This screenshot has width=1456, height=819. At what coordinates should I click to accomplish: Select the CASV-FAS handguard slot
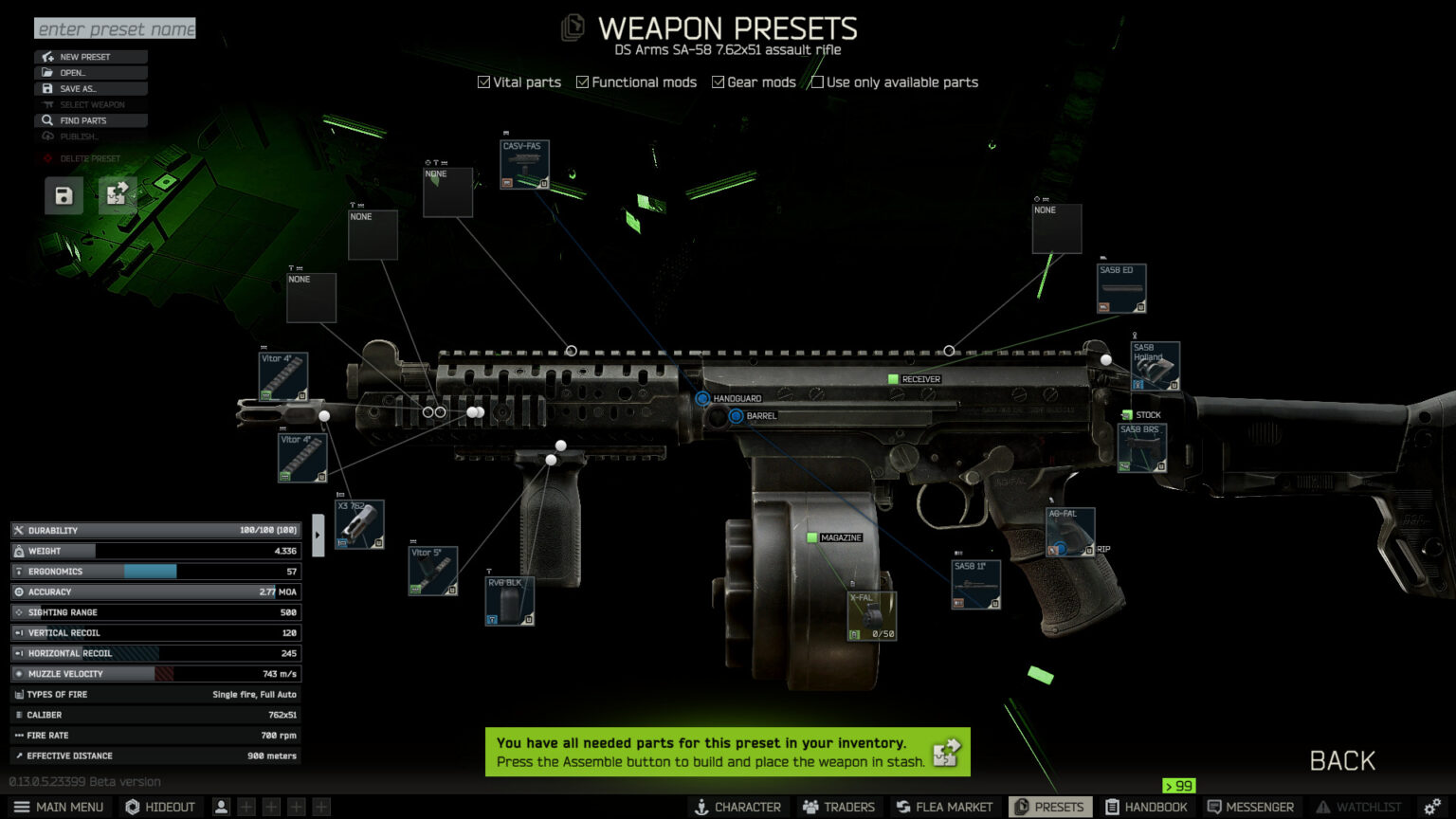pyautogui.click(x=524, y=165)
